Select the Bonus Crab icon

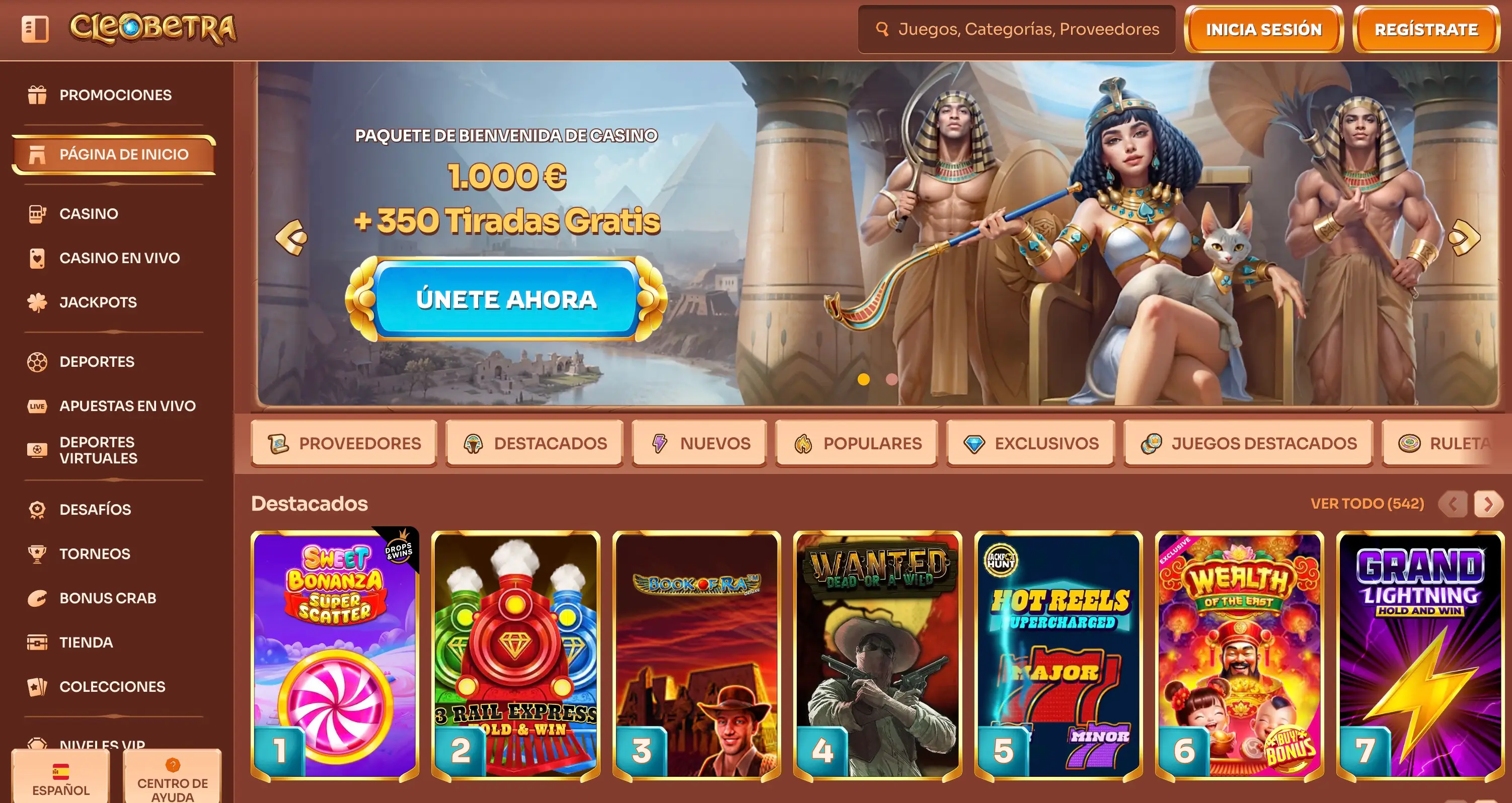coord(38,598)
